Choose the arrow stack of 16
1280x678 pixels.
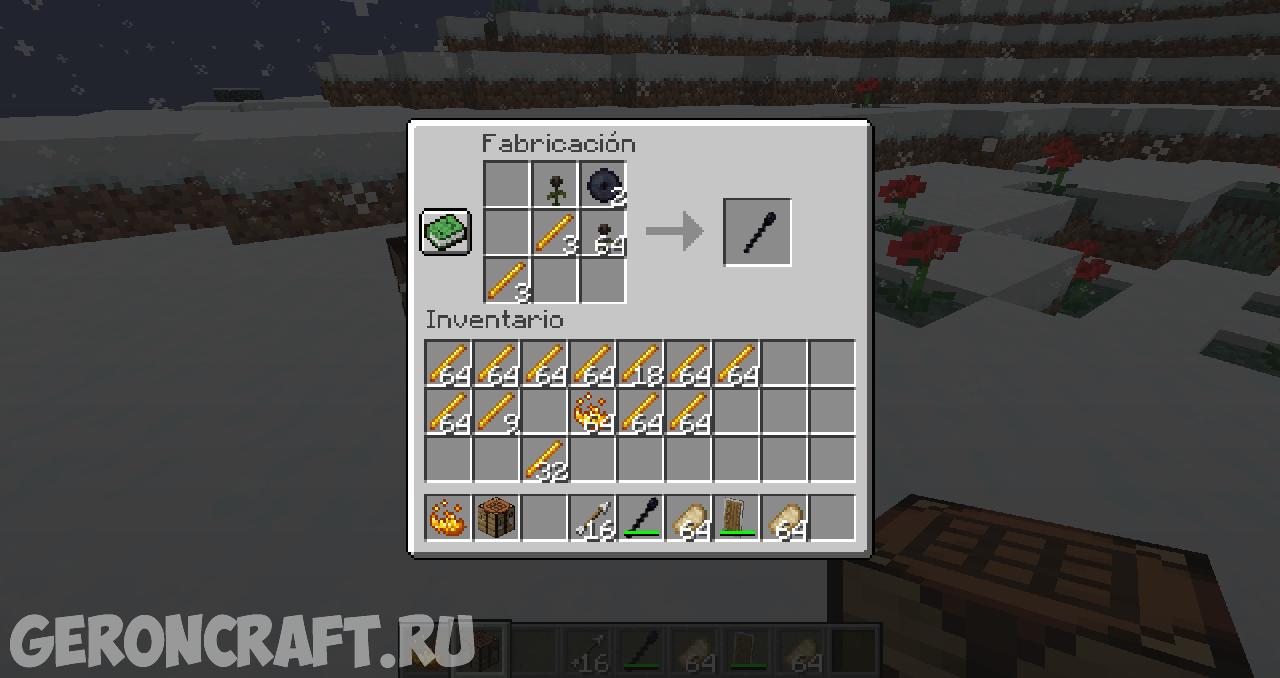pyautogui.click(x=593, y=518)
